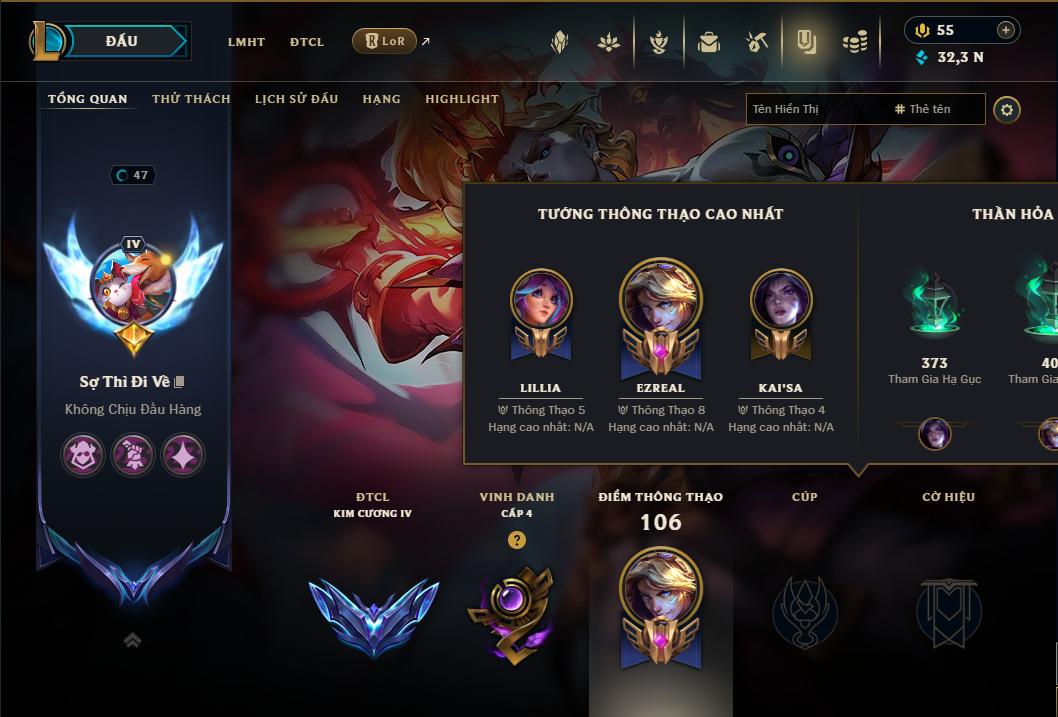Open the ĐTCL menu
1058x717 pixels.
[x=307, y=42]
